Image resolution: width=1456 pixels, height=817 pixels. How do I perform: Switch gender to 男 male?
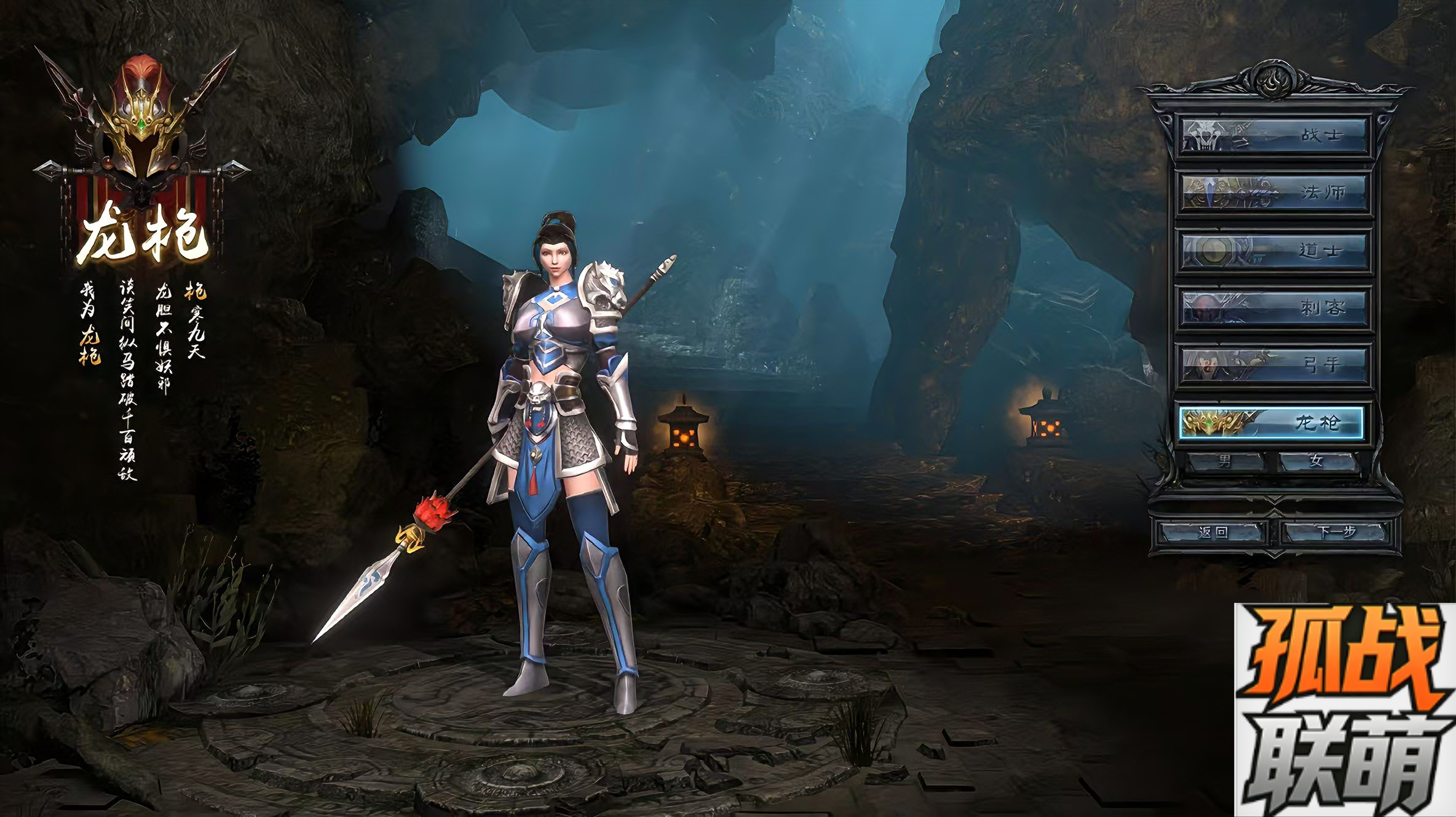1225,461
